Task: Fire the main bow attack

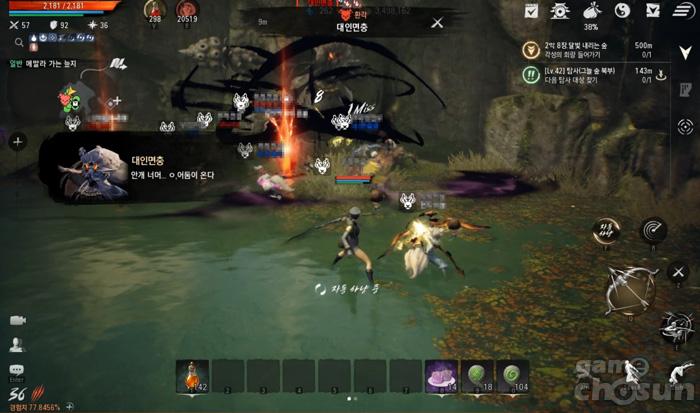Action: (x=630, y=290)
